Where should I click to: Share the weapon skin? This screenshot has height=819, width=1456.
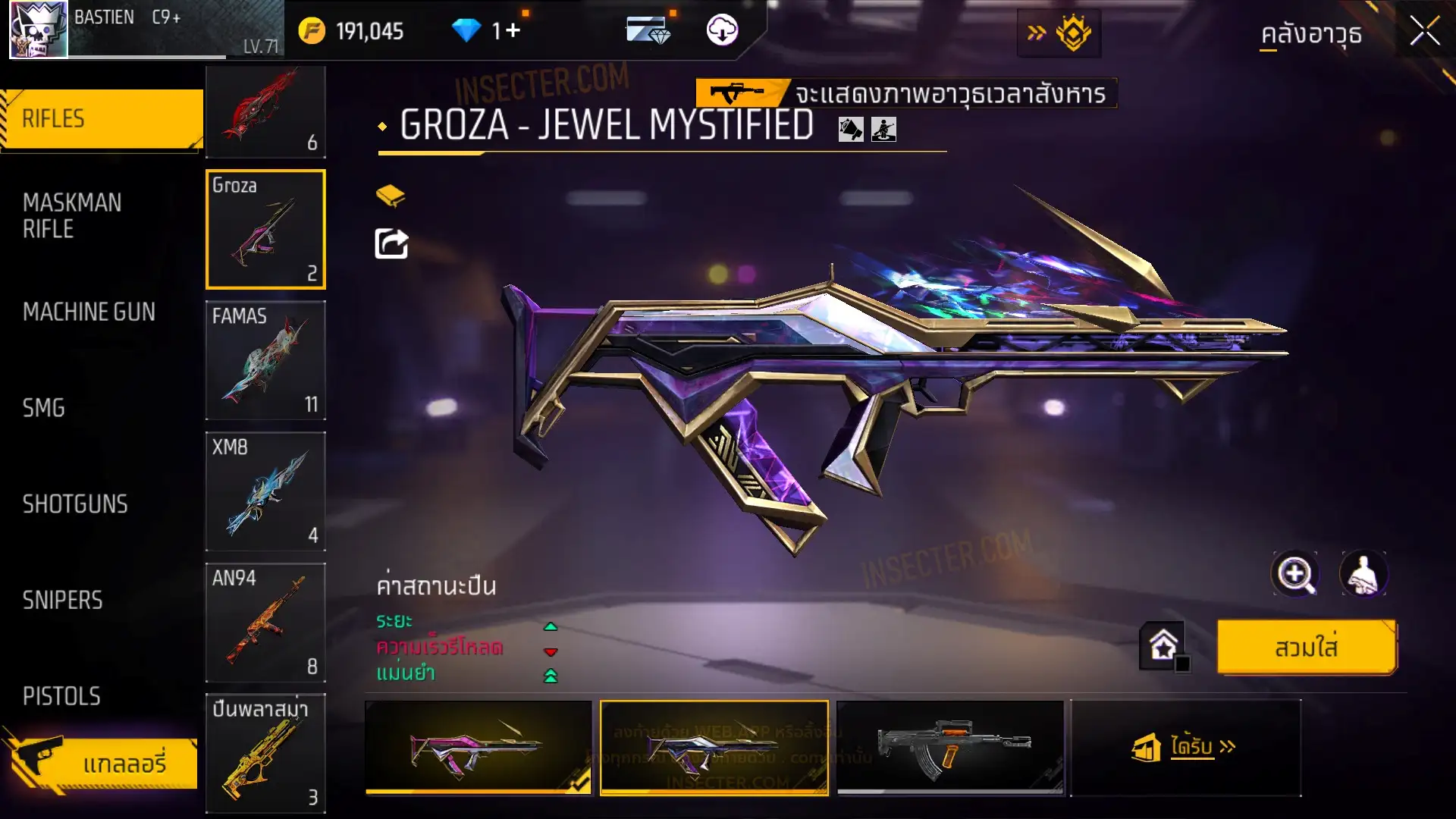pyautogui.click(x=391, y=244)
